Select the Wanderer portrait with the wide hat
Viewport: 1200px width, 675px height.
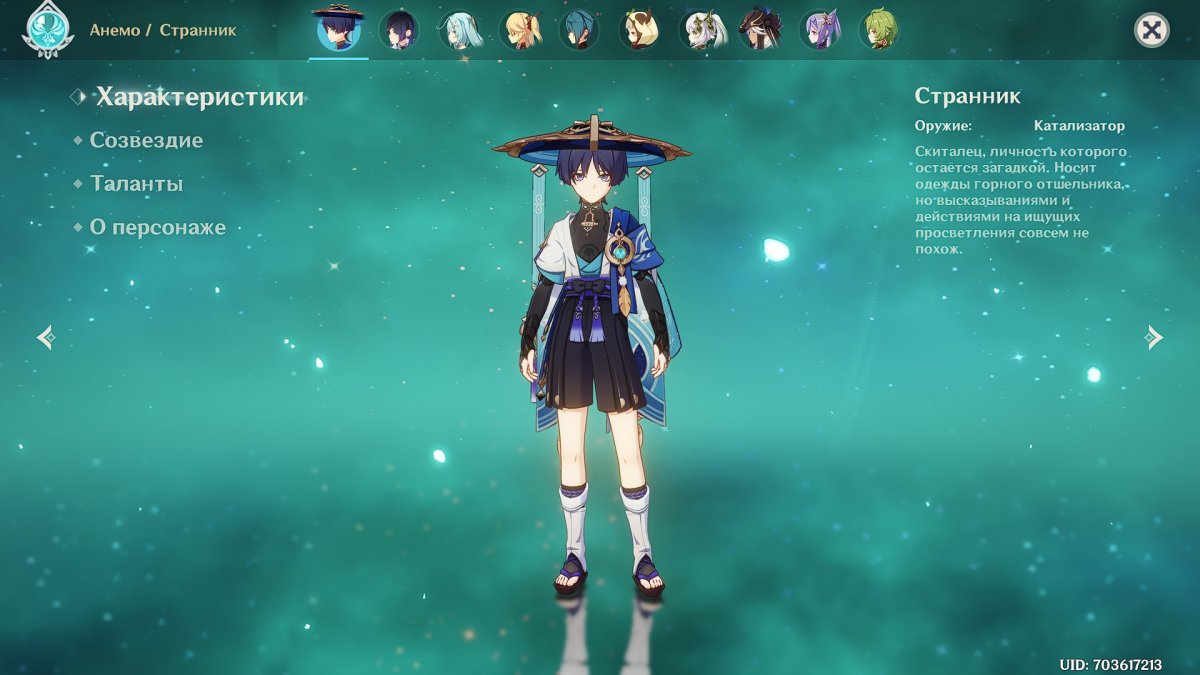click(338, 29)
